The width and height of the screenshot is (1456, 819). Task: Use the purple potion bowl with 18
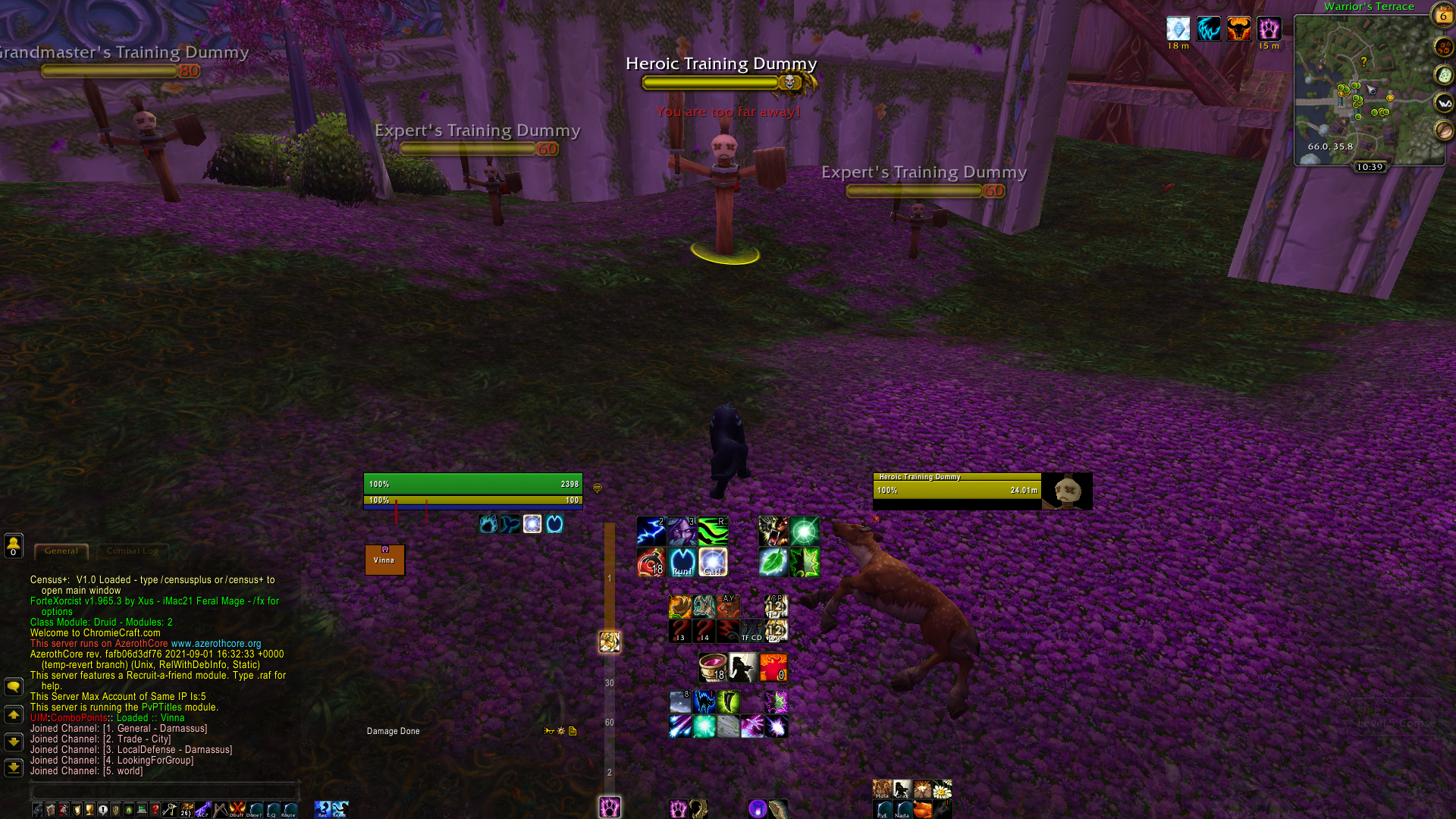pyautogui.click(x=712, y=667)
